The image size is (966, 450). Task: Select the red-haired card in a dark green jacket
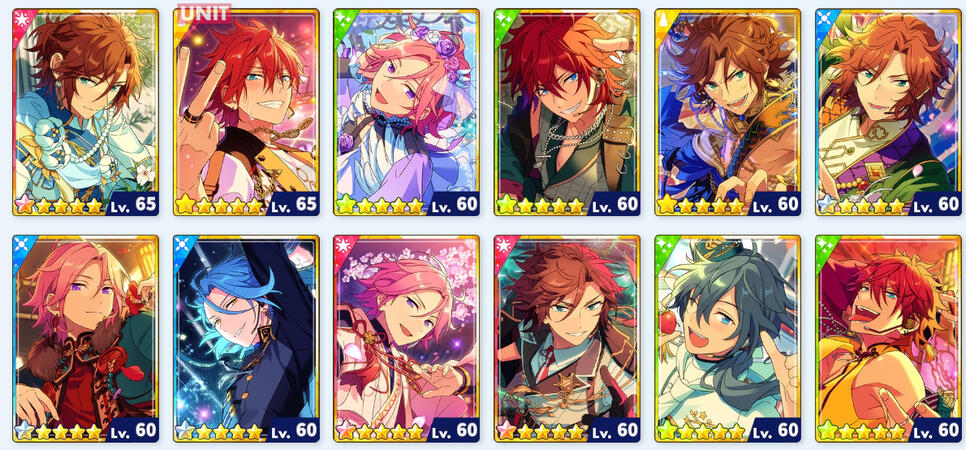coord(567,112)
